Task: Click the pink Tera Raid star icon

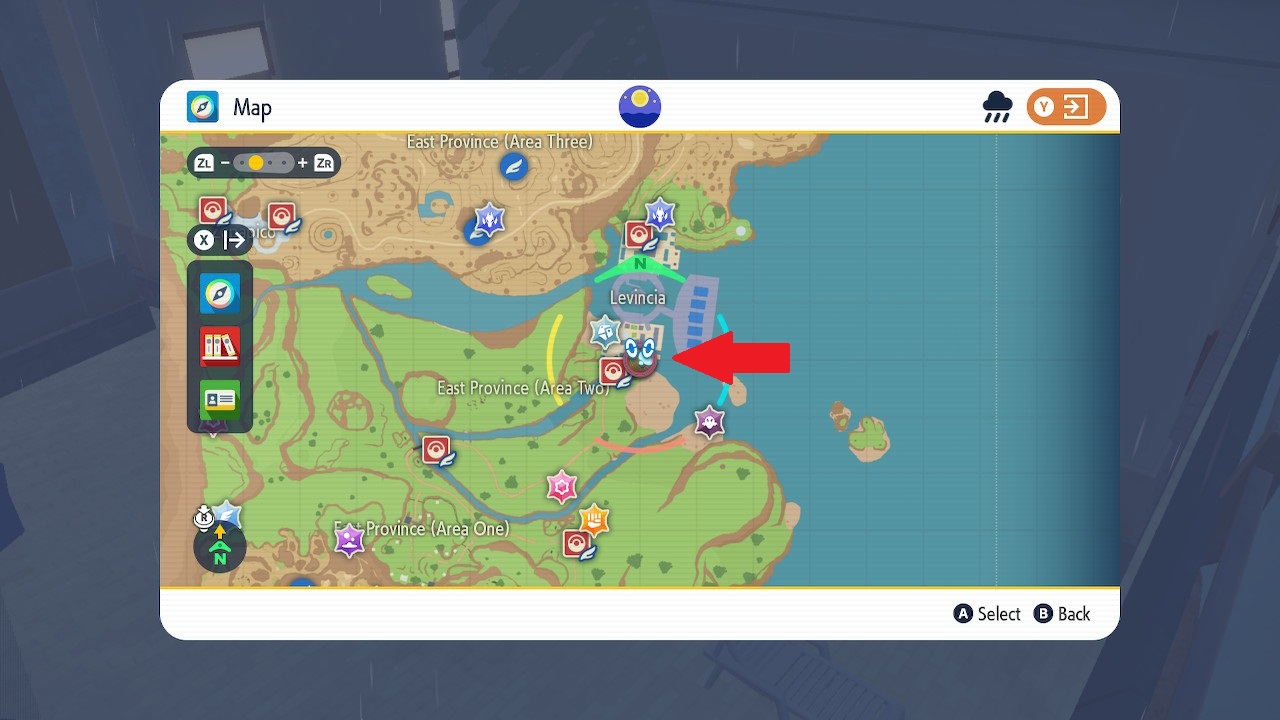Action: tap(562, 487)
